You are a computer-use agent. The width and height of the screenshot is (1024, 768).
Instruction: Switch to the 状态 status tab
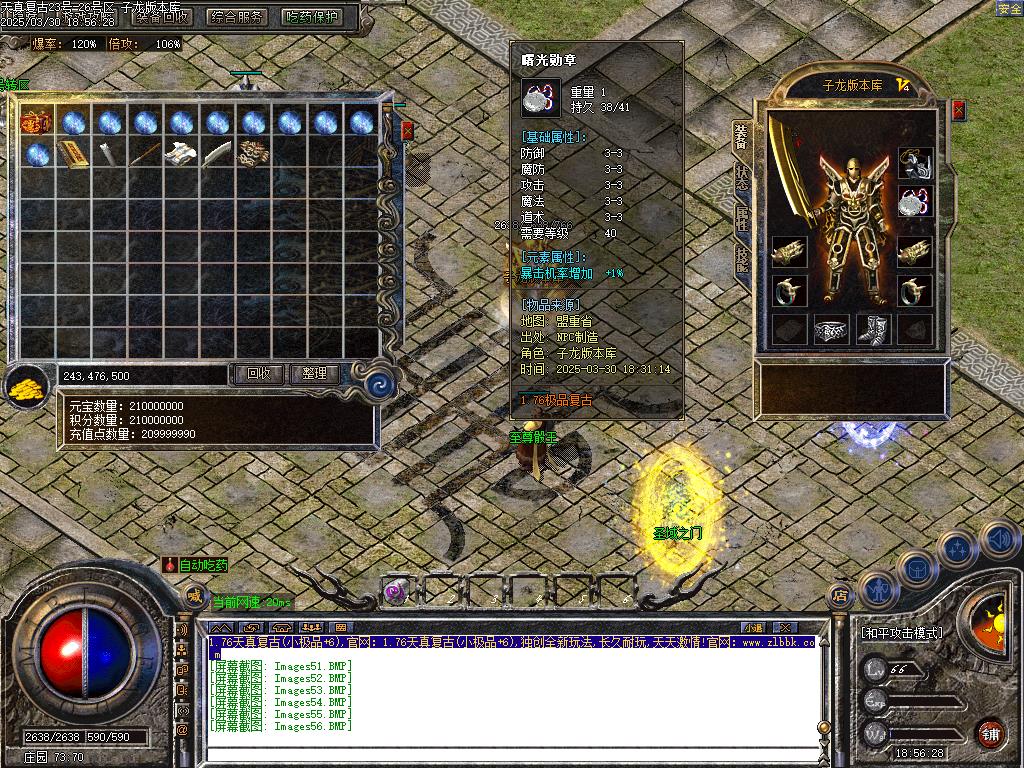pyautogui.click(x=741, y=178)
